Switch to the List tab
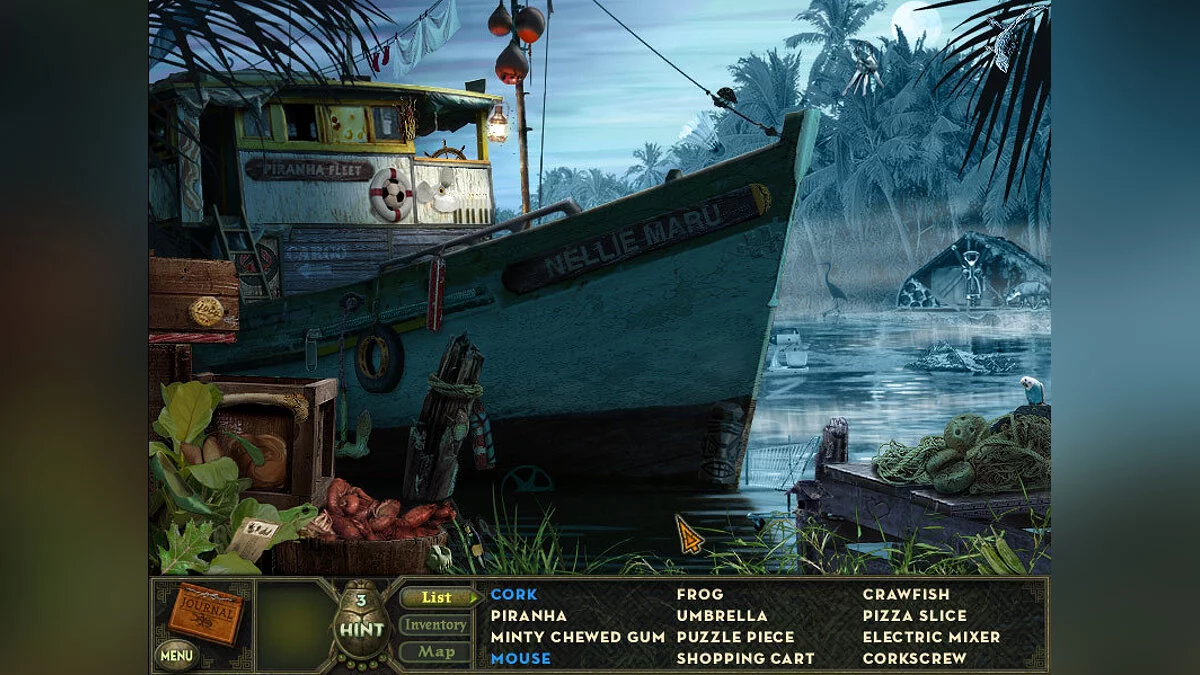 (x=436, y=598)
